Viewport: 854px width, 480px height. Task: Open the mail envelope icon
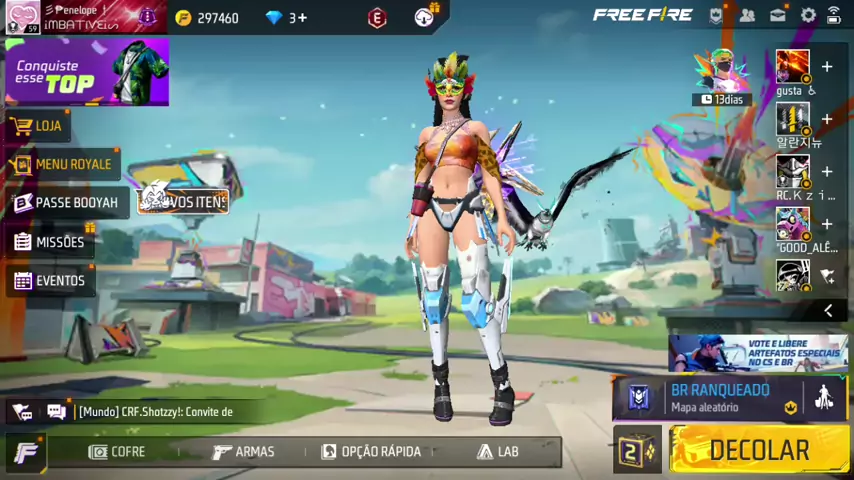pos(777,15)
